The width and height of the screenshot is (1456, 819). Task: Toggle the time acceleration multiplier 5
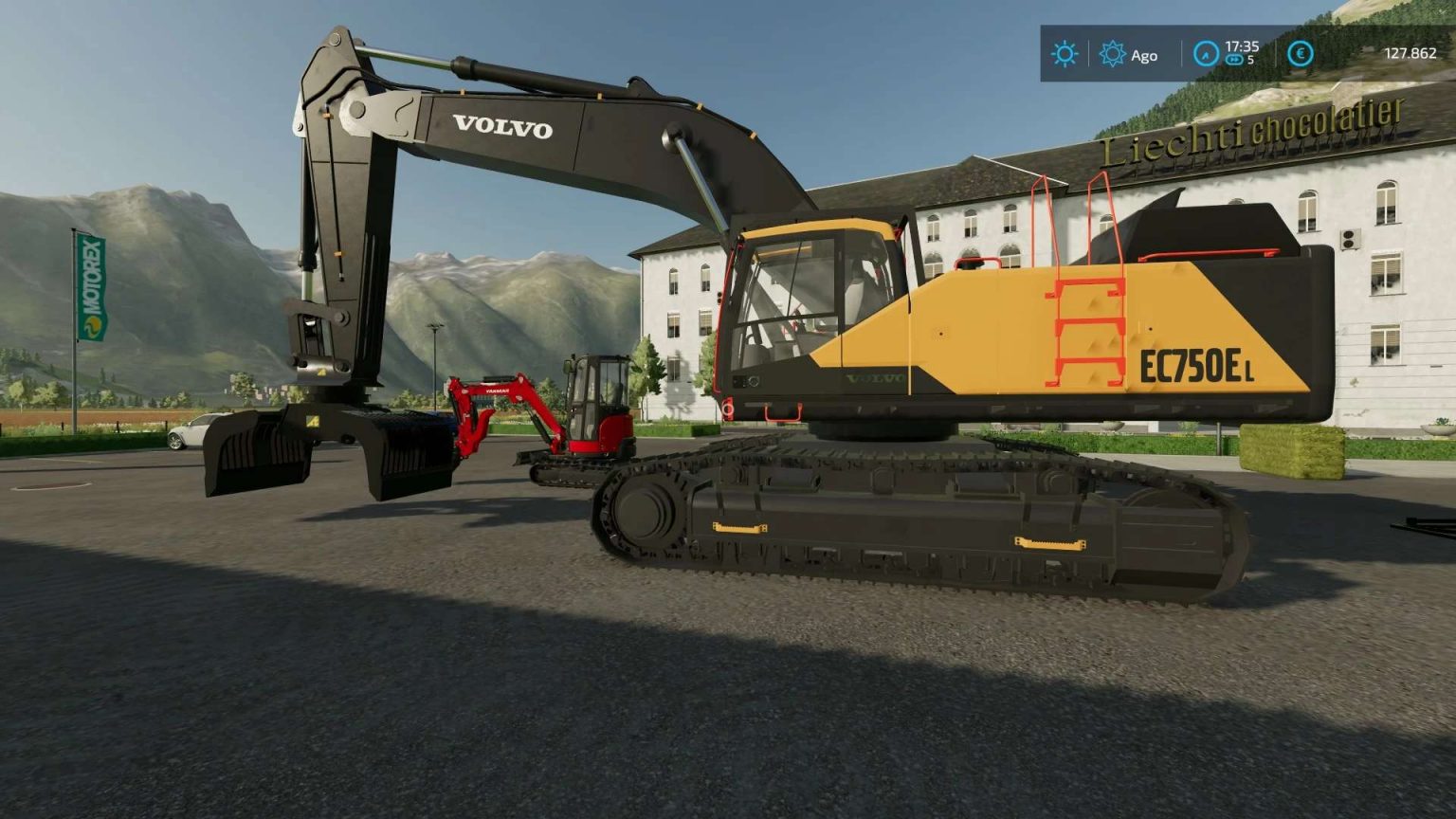[1249, 60]
